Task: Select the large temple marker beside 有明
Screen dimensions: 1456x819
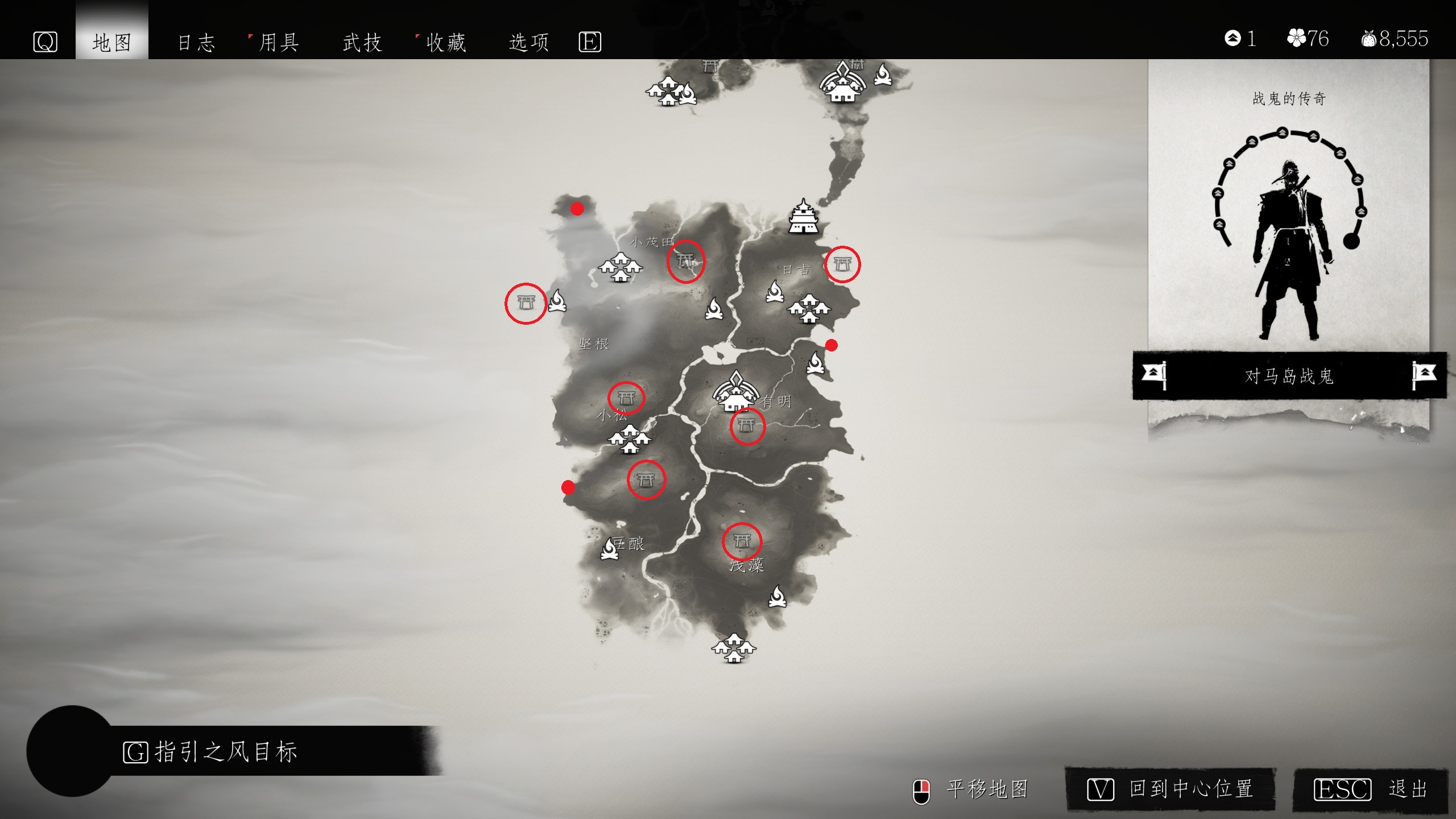Action: click(x=735, y=392)
